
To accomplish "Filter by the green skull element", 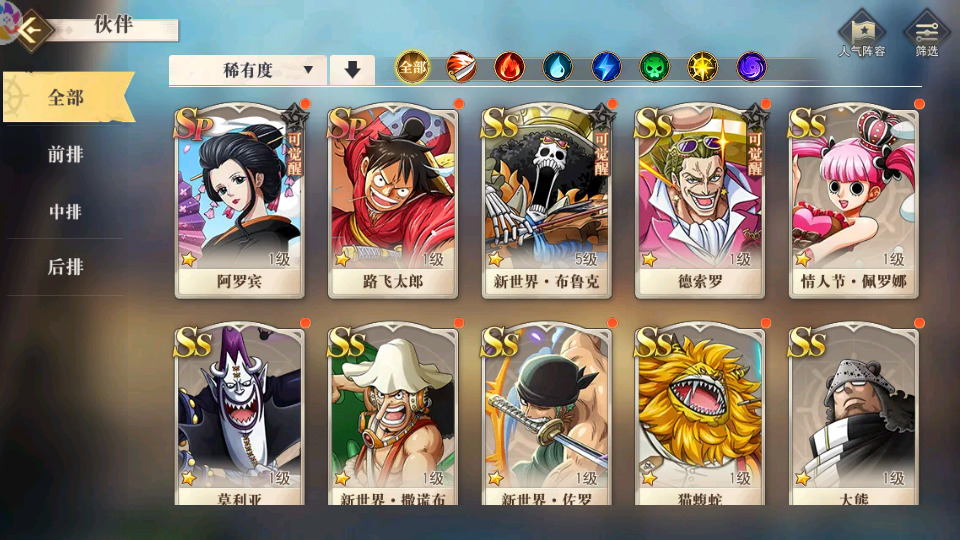I will tap(654, 67).
